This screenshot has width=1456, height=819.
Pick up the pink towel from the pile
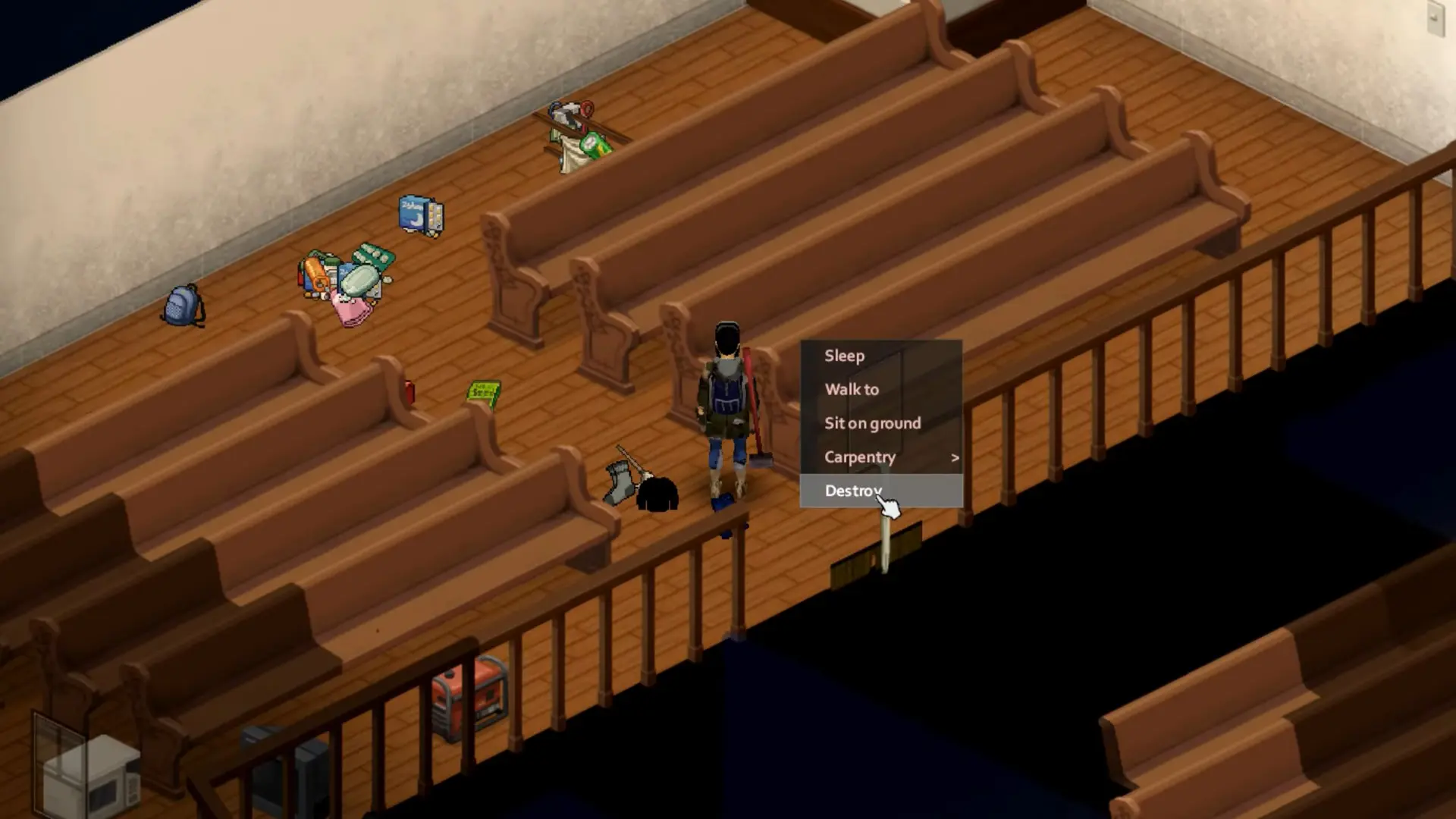click(x=350, y=311)
